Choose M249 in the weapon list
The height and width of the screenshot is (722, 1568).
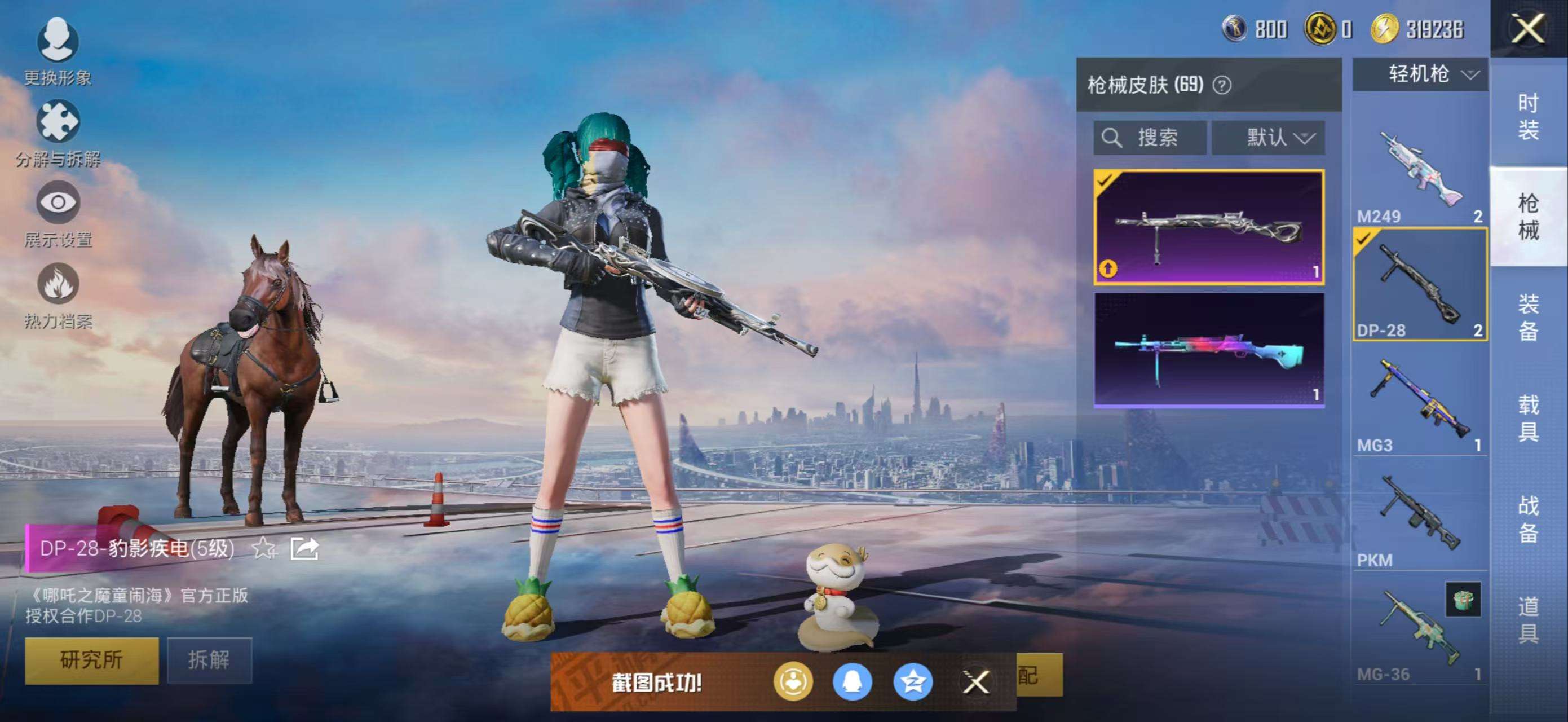[x=1420, y=174]
